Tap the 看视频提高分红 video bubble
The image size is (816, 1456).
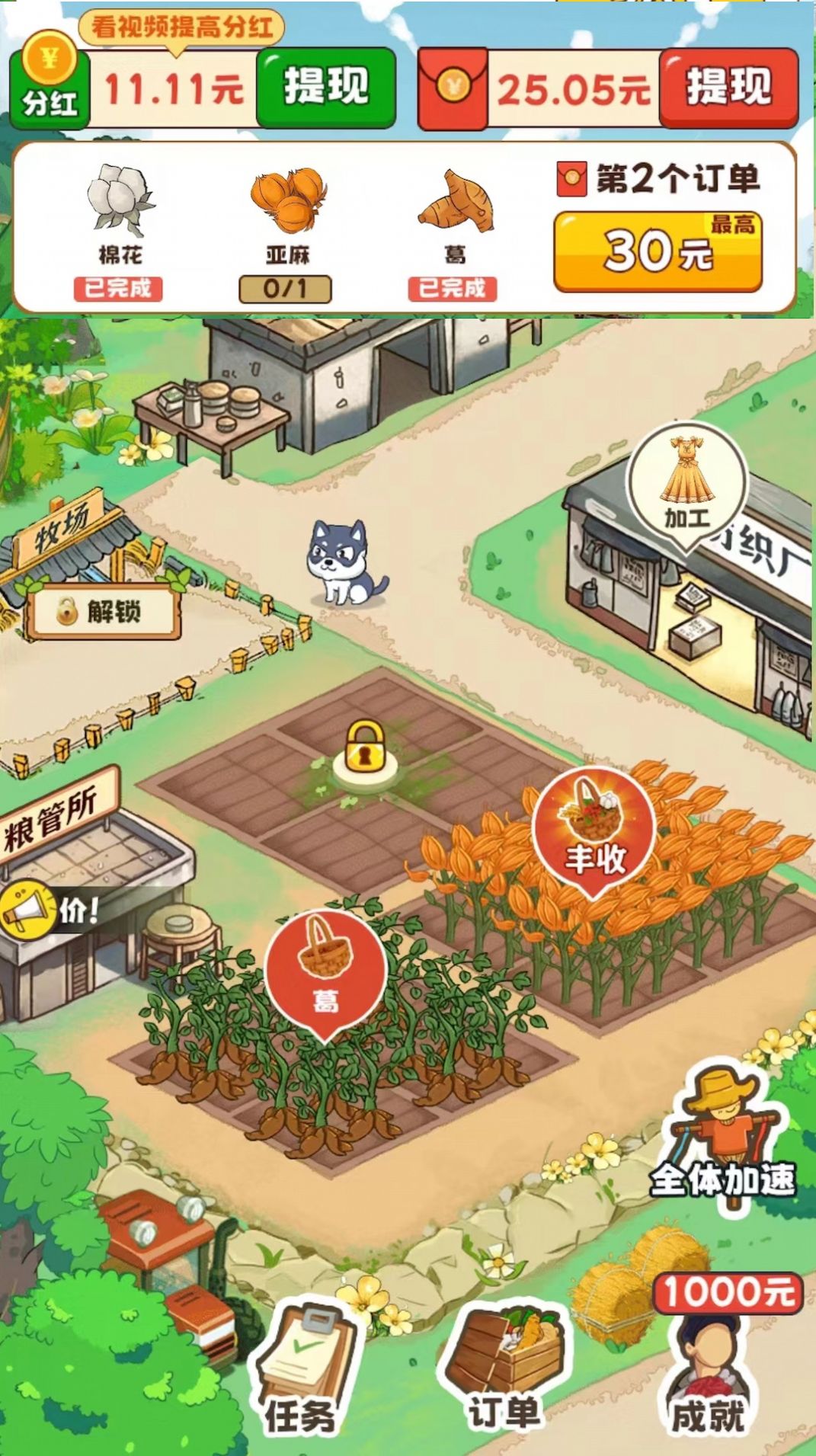click(181, 27)
